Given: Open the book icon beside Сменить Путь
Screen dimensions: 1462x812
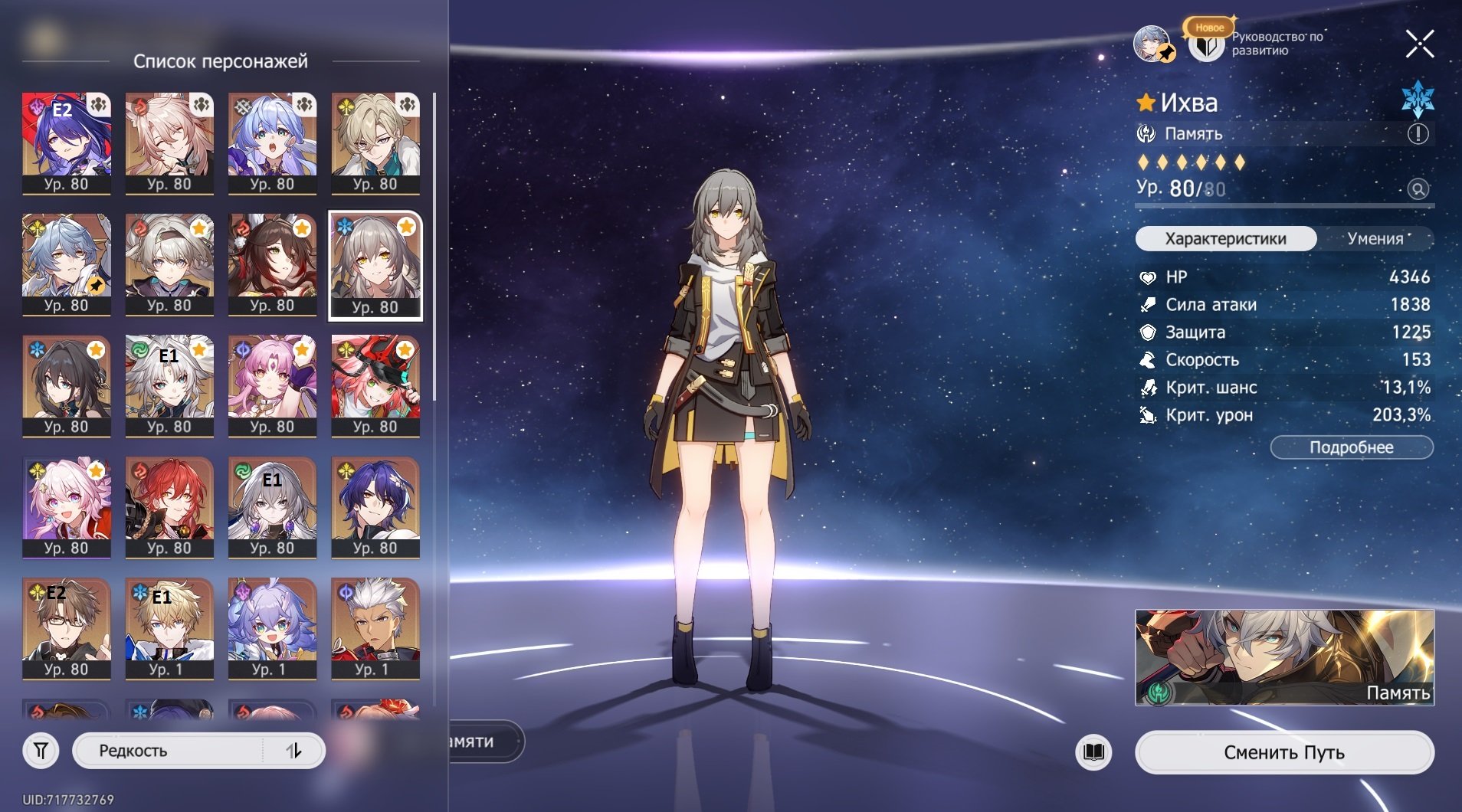Looking at the screenshot, I should 1093,751.
